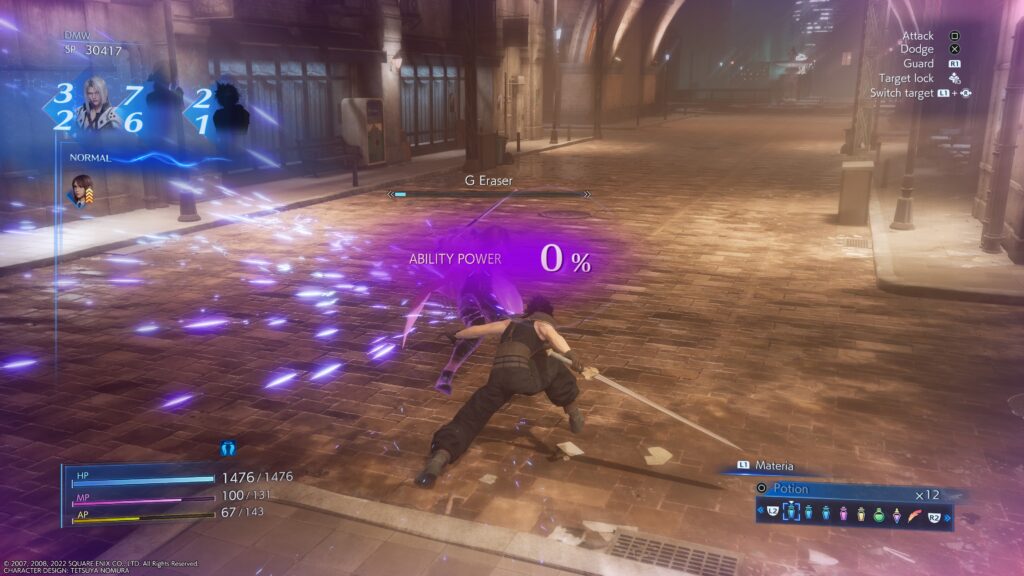Choose the pink potion bottle

[843, 514]
